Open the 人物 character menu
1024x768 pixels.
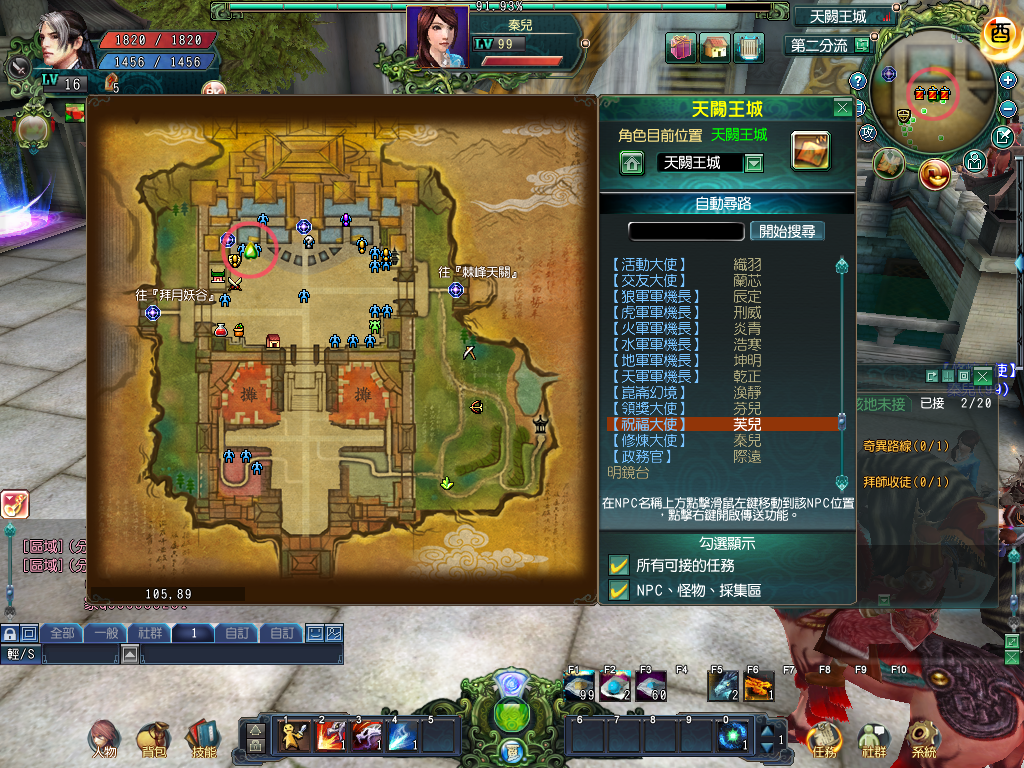[105, 740]
